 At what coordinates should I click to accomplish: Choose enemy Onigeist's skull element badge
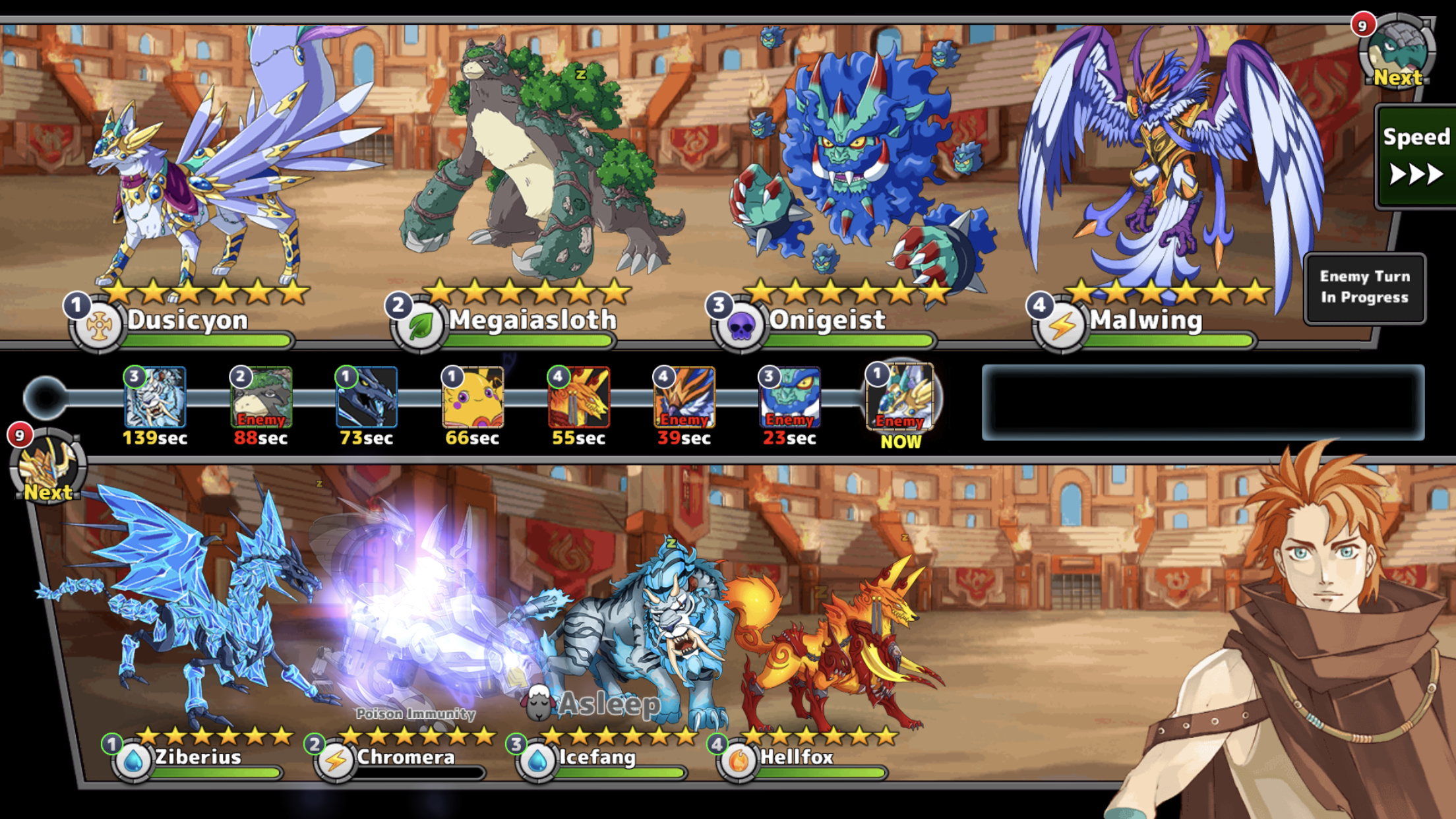741,326
